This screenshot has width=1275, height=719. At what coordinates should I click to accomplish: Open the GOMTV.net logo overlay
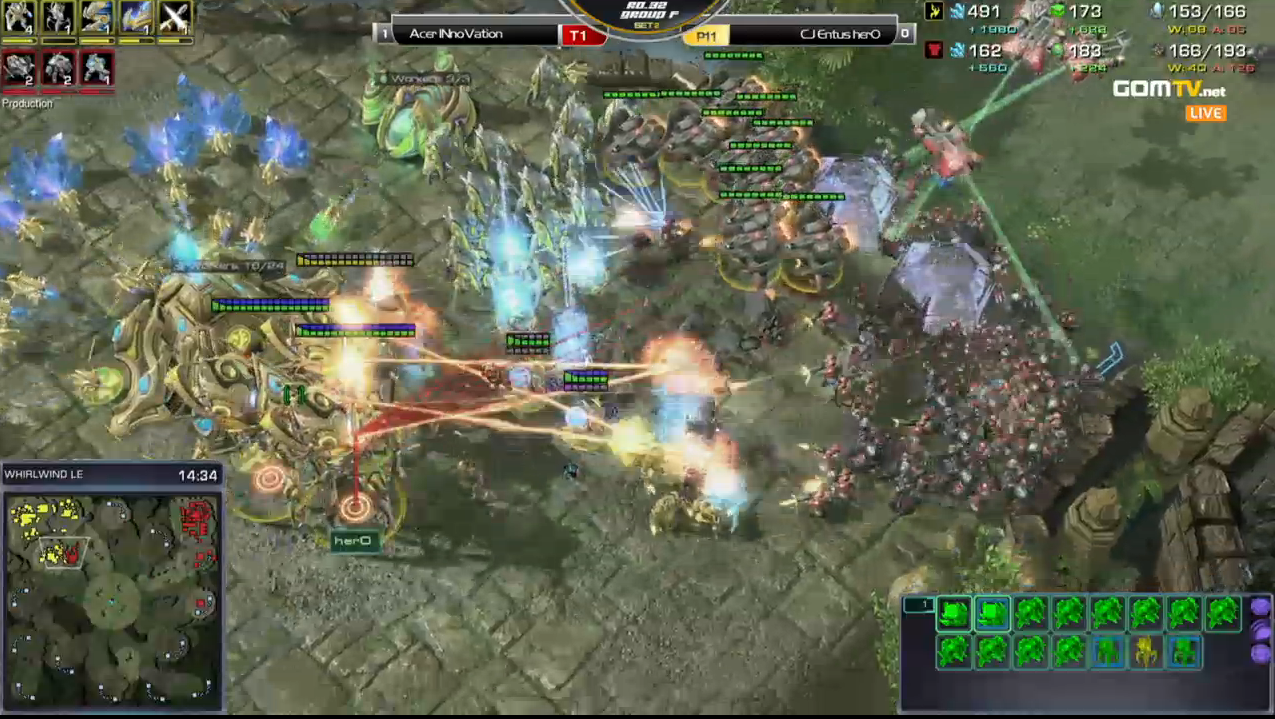(x=1169, y=90)
